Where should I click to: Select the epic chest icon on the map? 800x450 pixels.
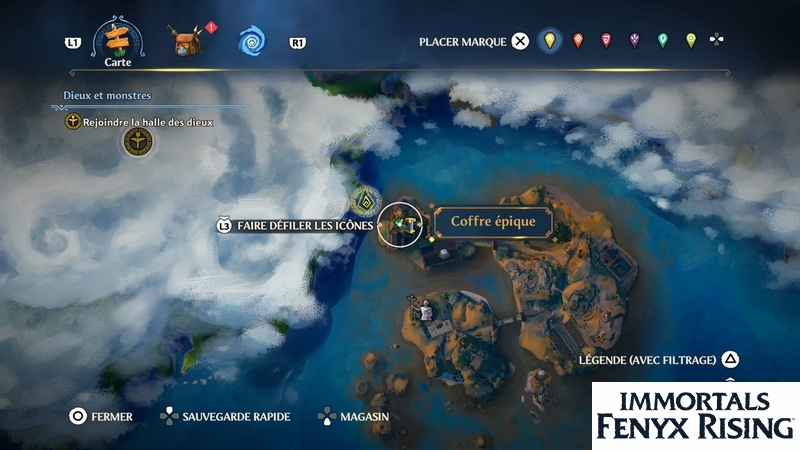tap(403, 224)
